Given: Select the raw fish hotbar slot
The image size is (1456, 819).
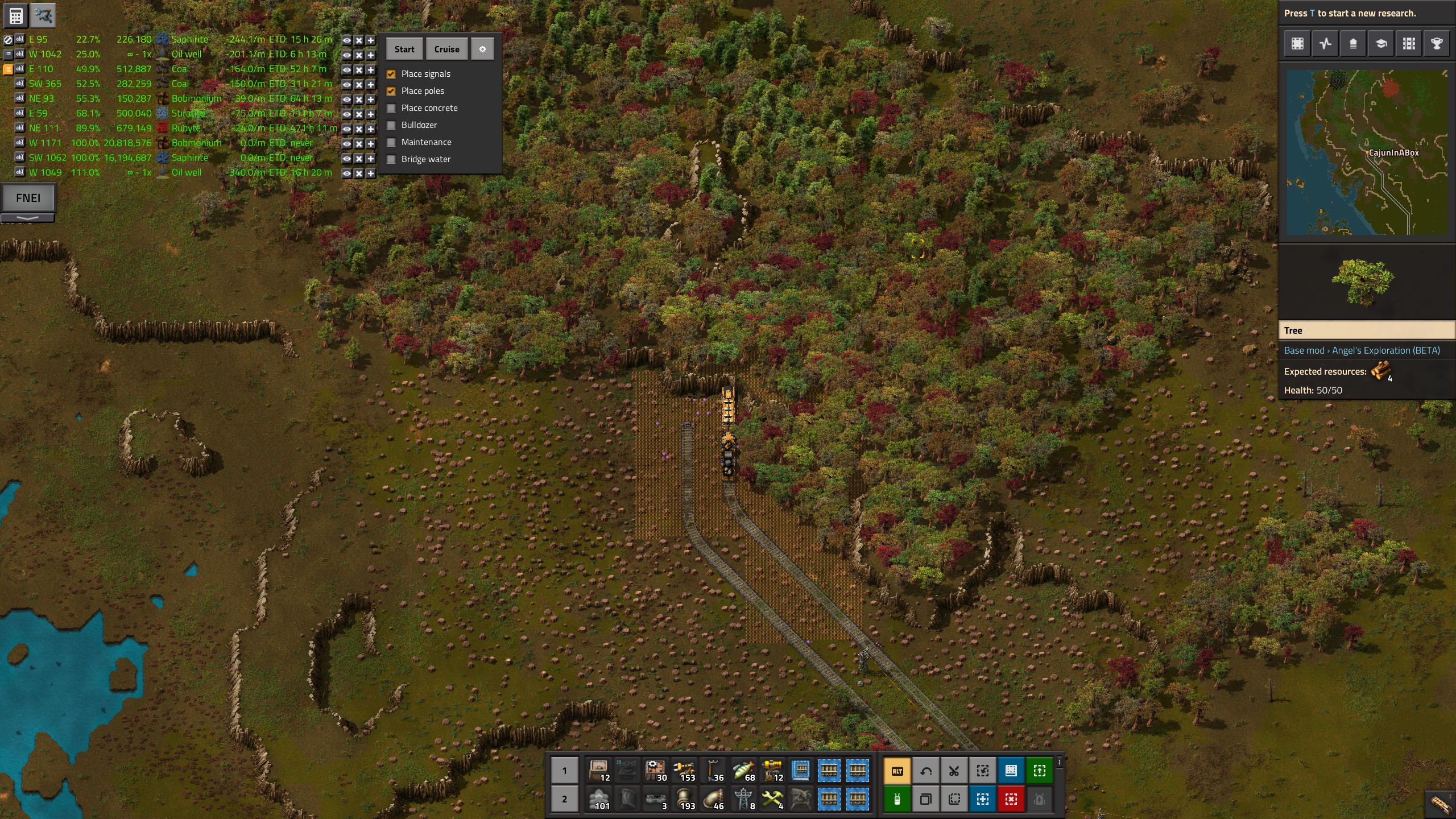Looking at the screenshot, I should pyautogui.click(x=743, y=771).
